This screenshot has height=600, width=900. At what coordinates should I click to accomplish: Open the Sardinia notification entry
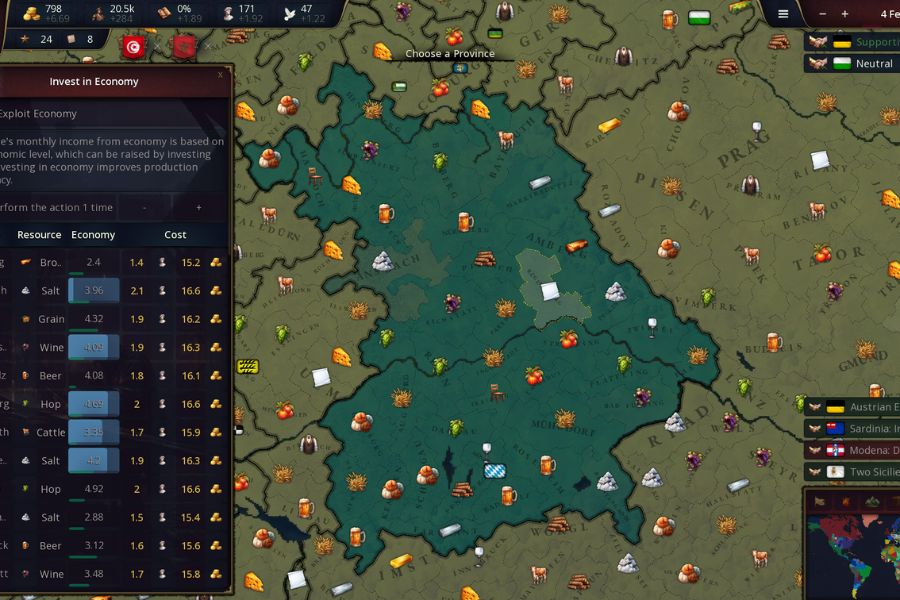pos(856,429)
